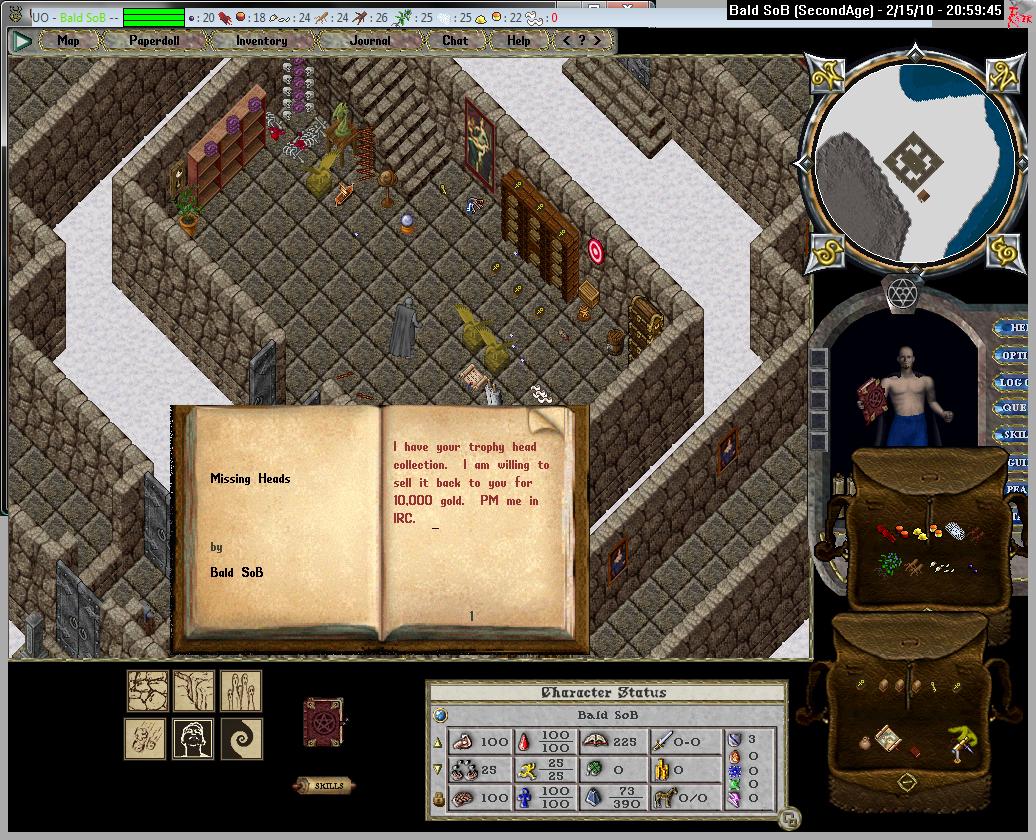The height and width of the screenshot is (840, 1036).
Task: Click the Options button on the paperdoll
Action: click(1013, 355)
